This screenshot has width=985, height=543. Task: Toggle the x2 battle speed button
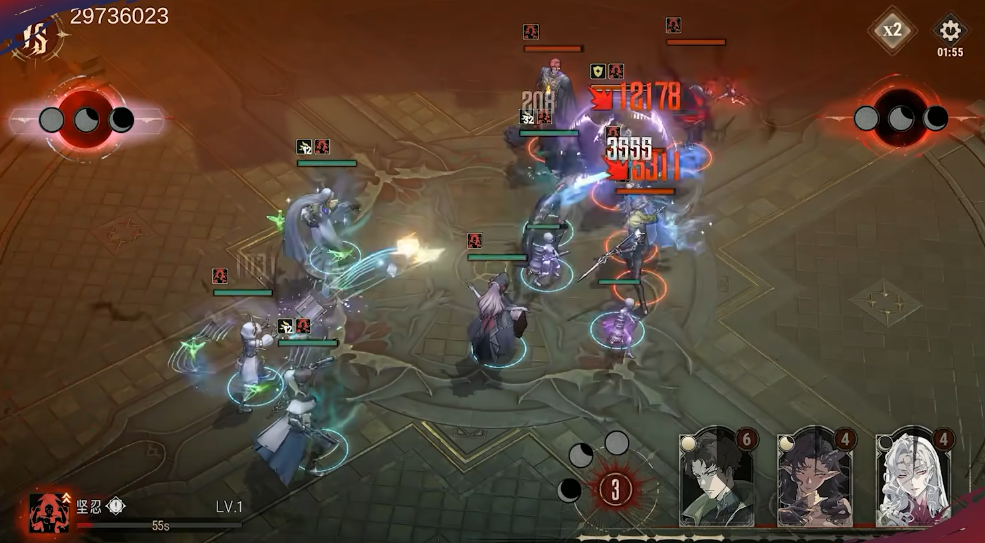892,30
